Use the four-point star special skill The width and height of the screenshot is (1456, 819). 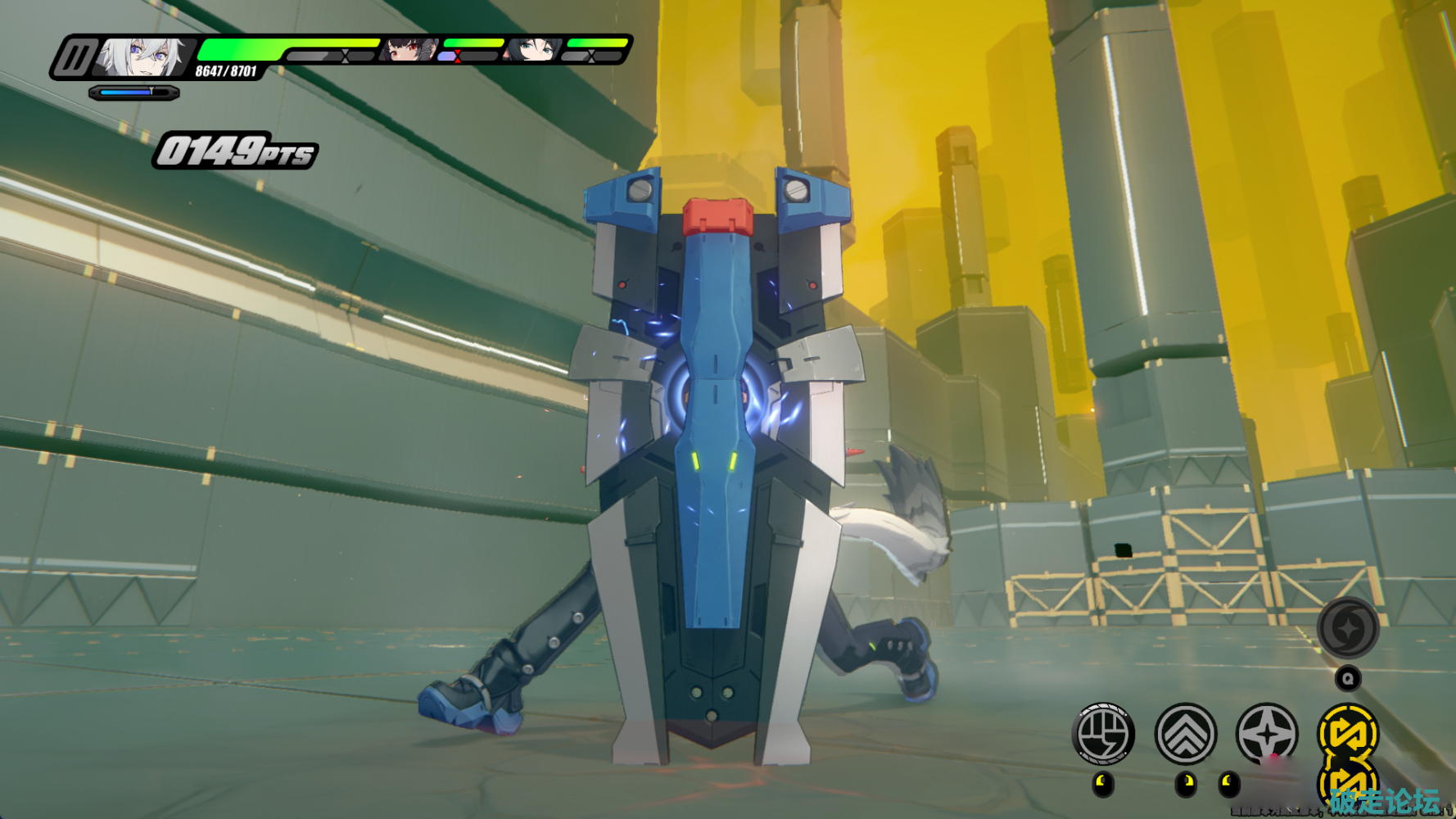tap(1267, 734)
